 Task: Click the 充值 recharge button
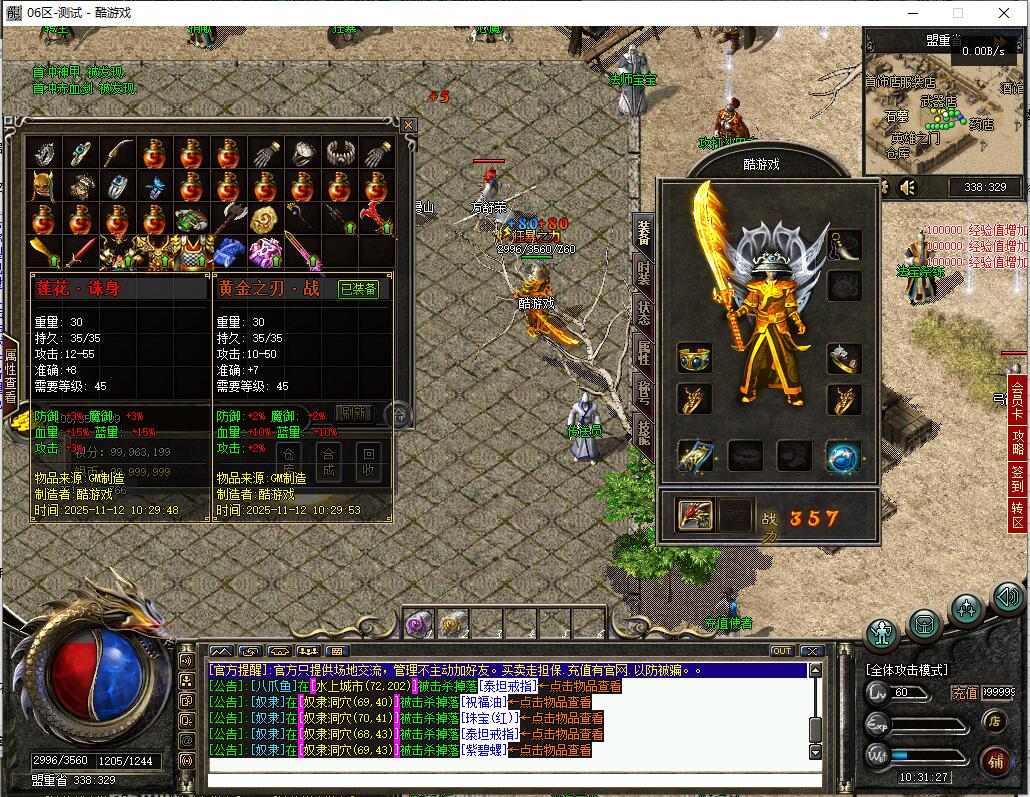[x=964, y=692]
